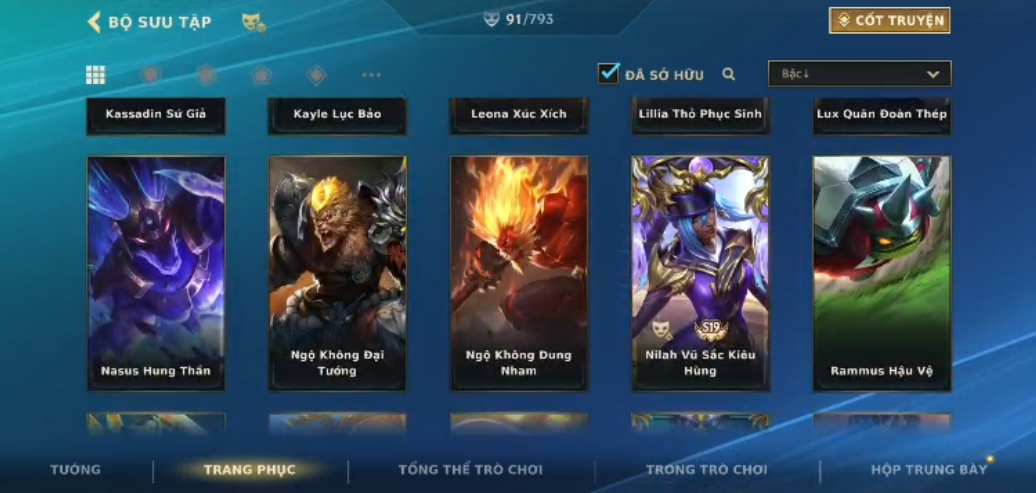Open the Hộp Trưng Bày tab
Screen dimensions: 1036x493
(928, 470)
